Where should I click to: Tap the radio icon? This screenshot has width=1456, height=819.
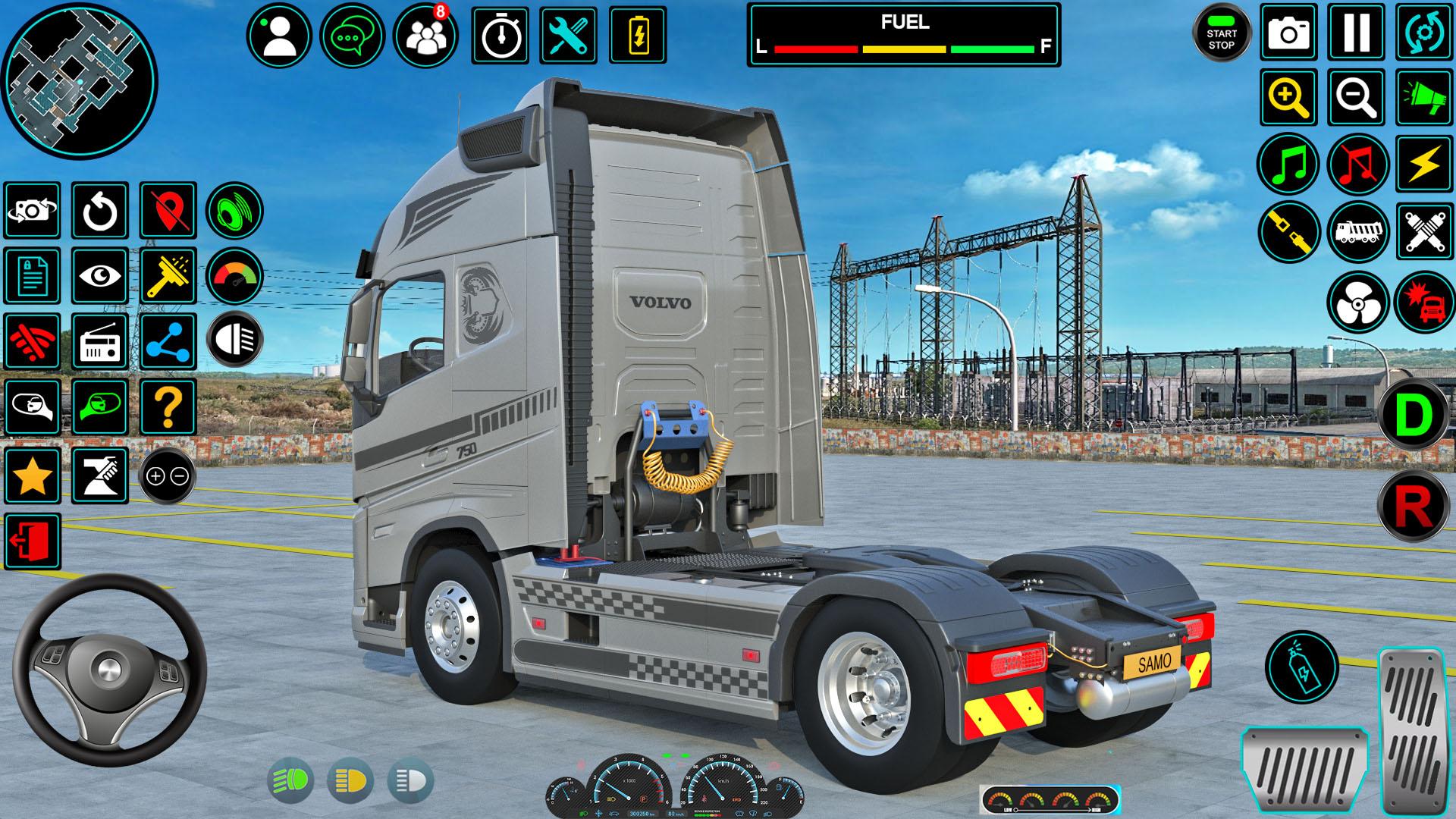coord(100,341)
